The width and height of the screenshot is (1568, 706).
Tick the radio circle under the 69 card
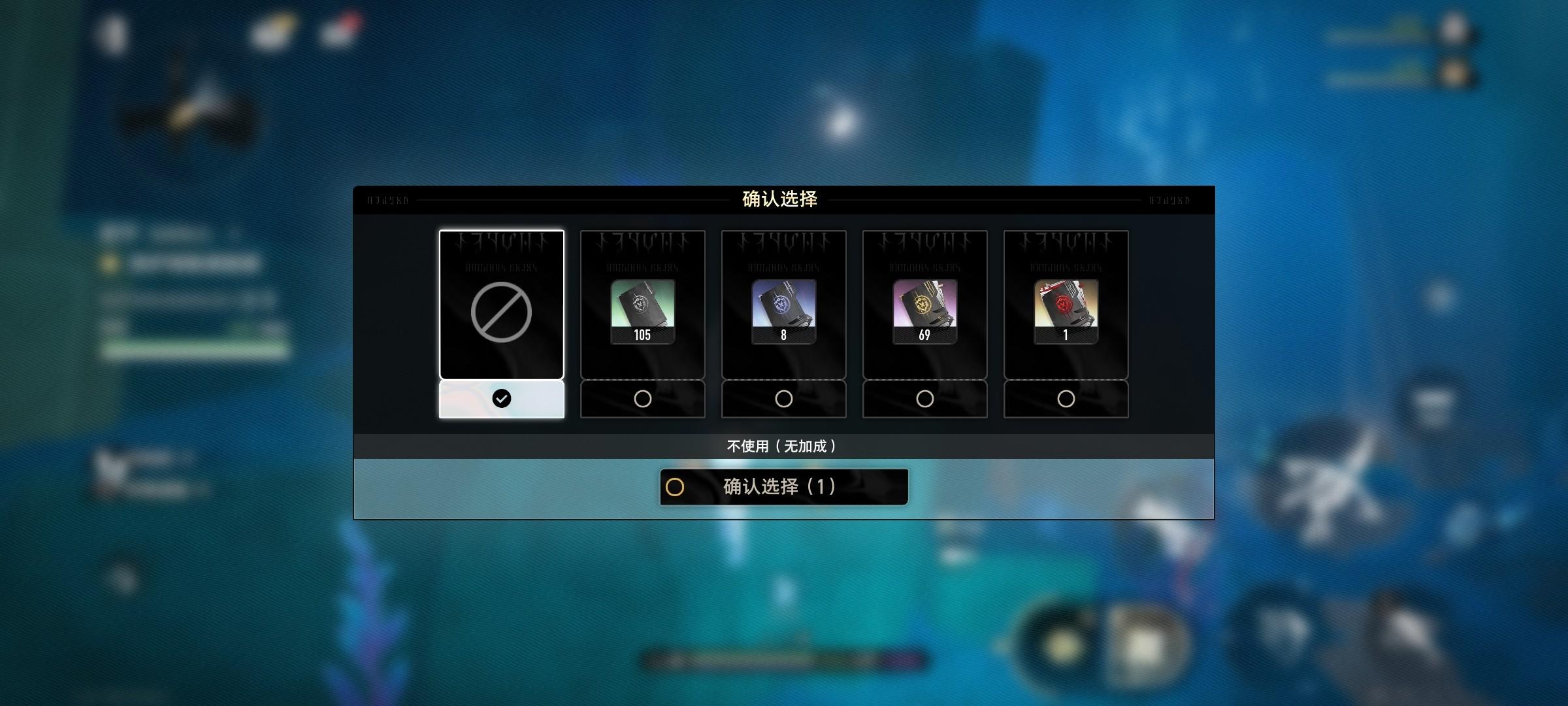(x=924, y=399)
